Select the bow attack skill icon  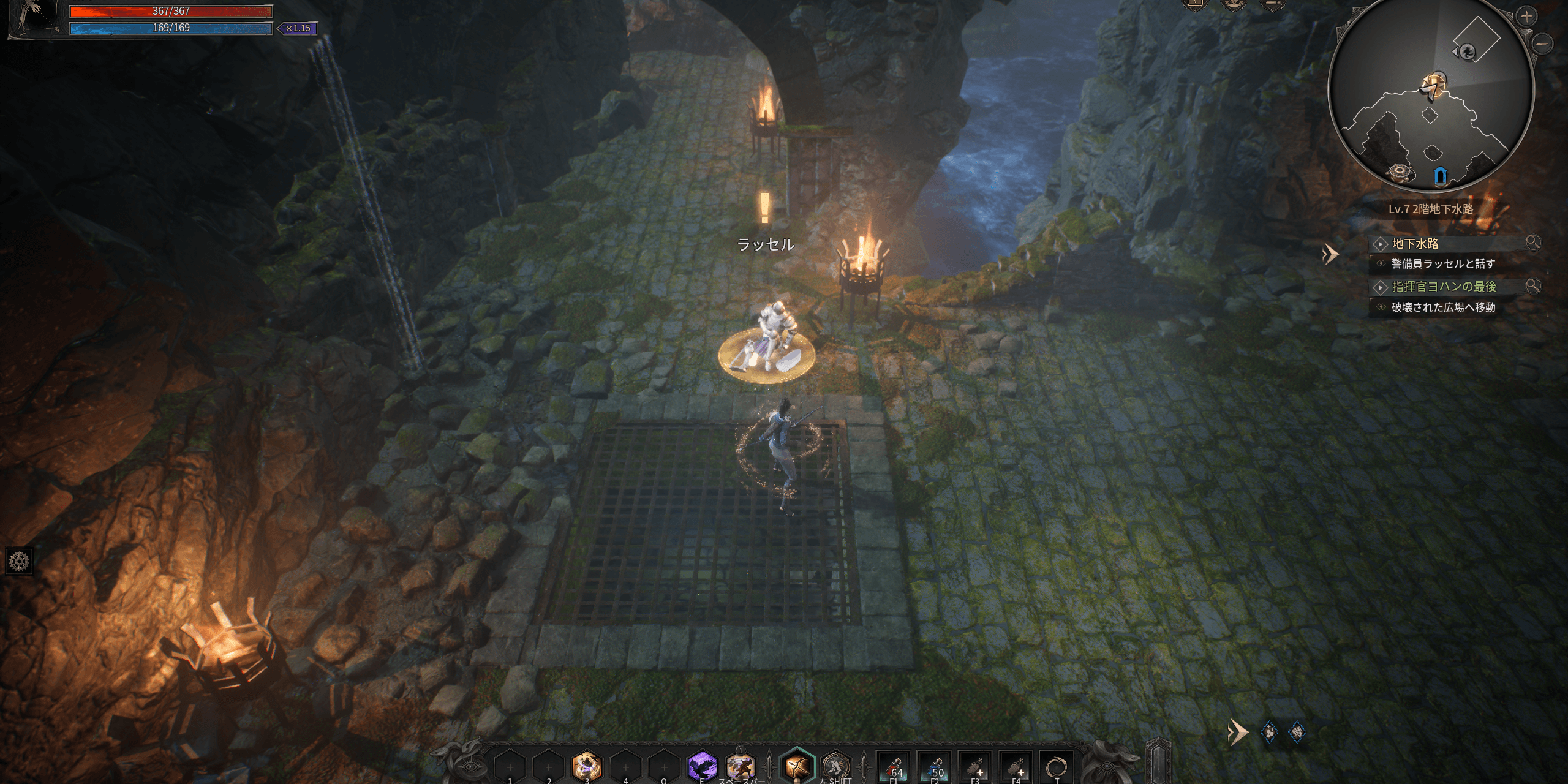click(797, 766)
